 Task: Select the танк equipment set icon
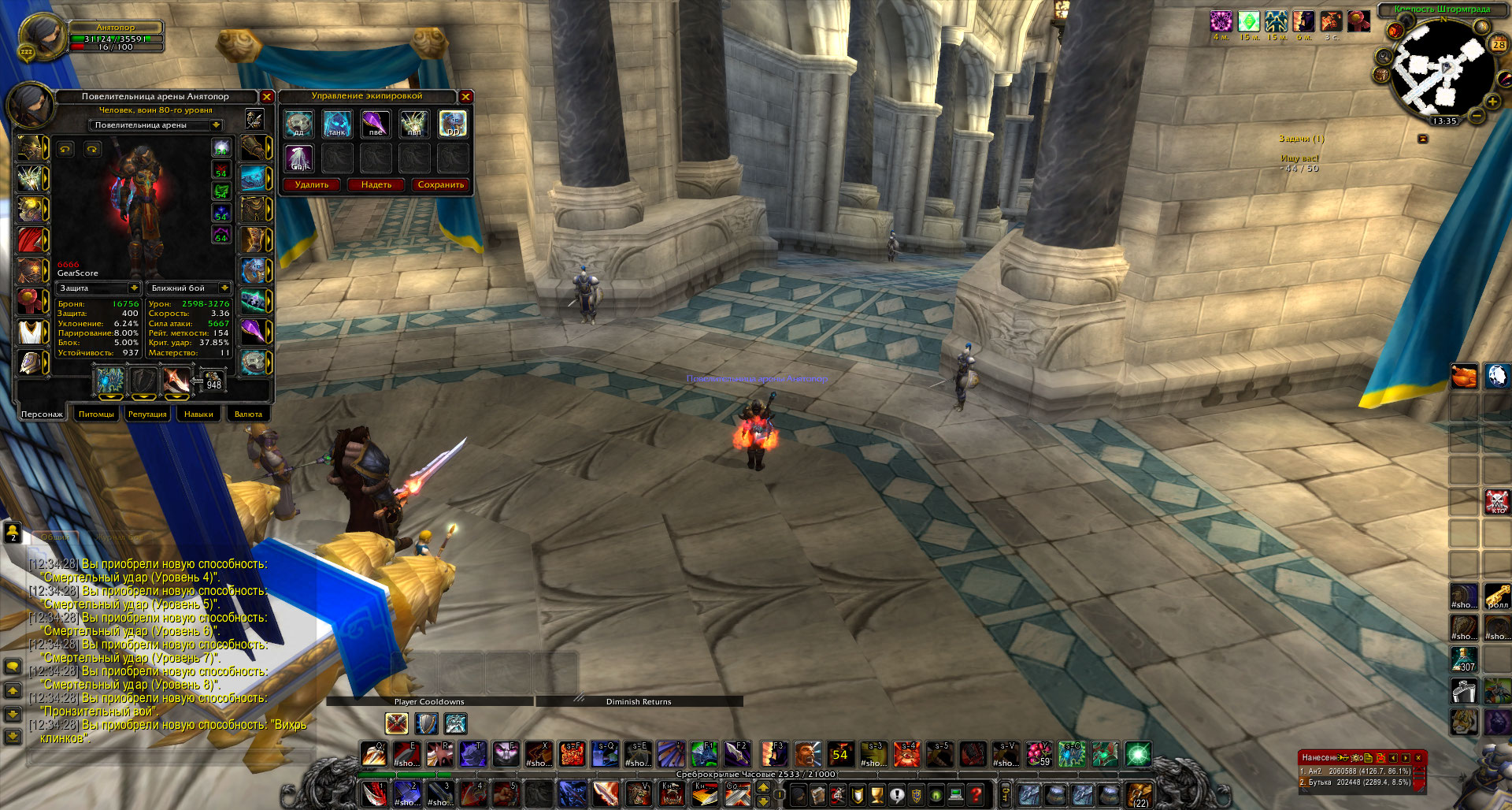pos(337,124)
